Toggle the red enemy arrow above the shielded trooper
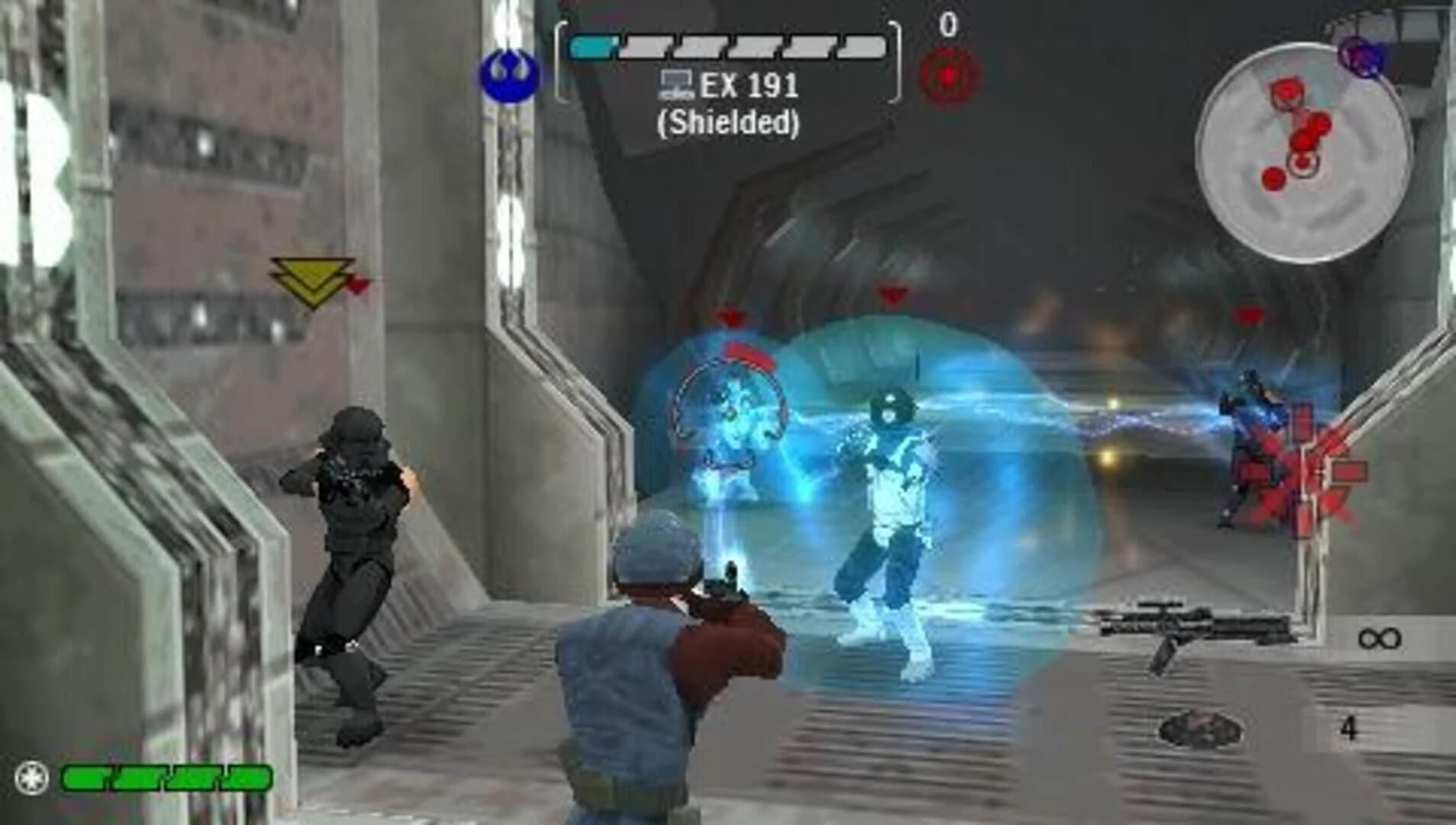This screenshot has width=1456, height=825. click(x=730, y=317)
